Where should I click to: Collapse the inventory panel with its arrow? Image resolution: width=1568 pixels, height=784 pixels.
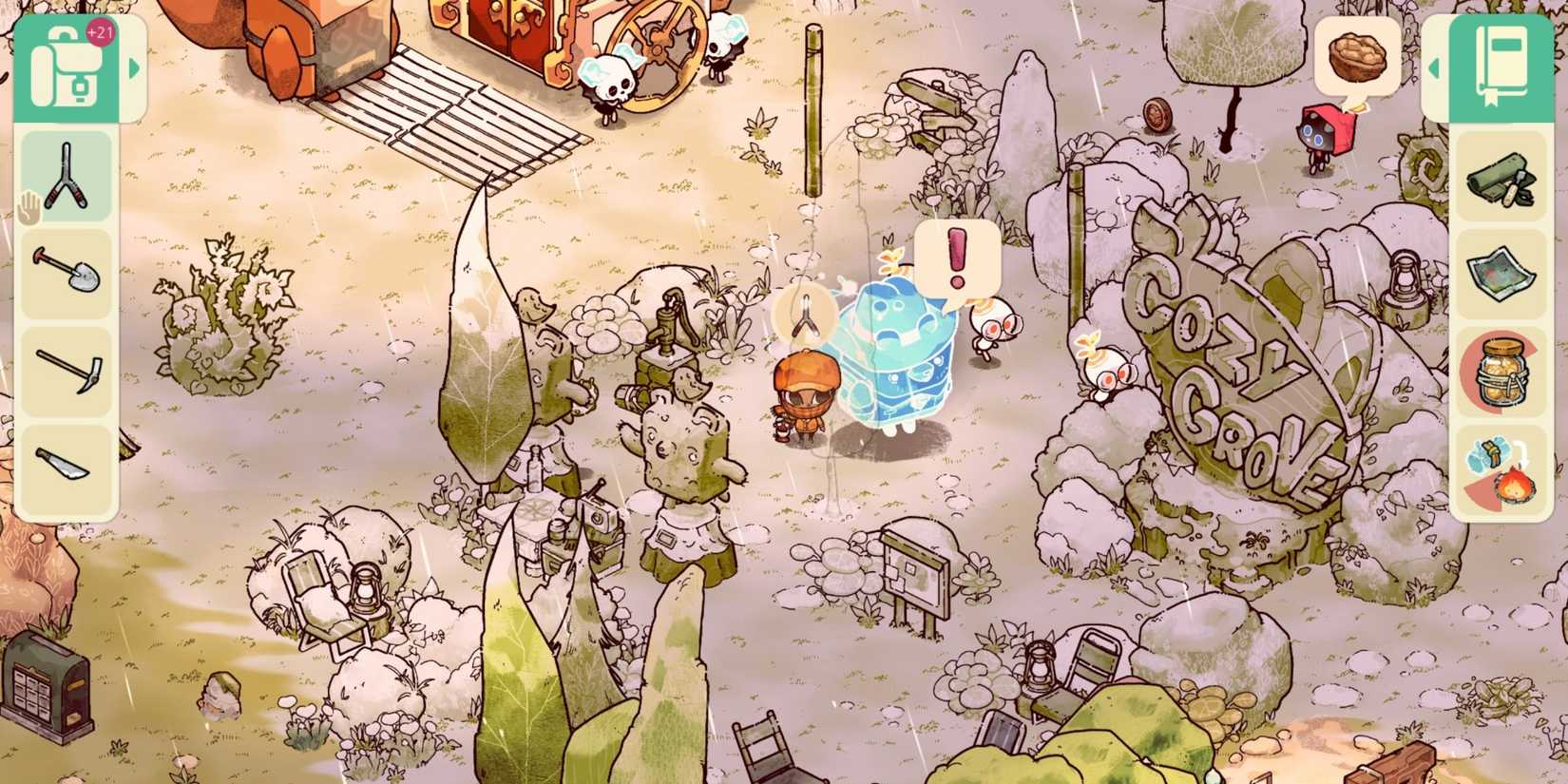[x=135, y=68]
